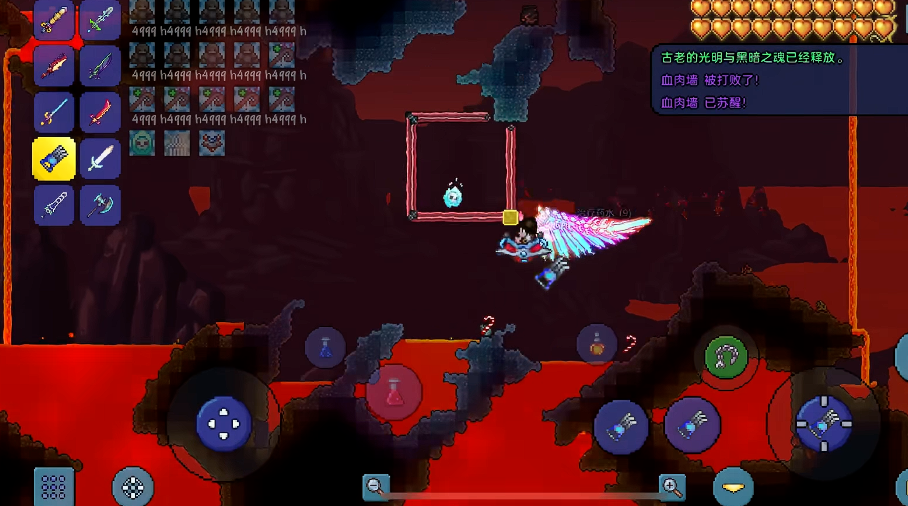Click the yellow drop-down arrow button
The image size is (908, 506).
pyautogui.click(x=733, y=487)
